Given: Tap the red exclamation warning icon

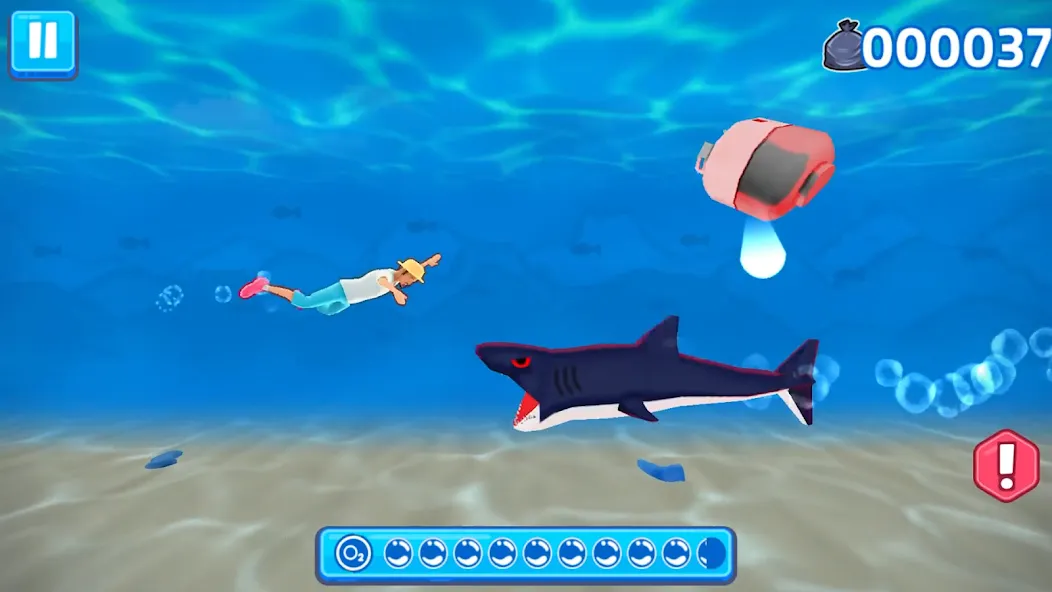Looking at the screenshot, I should [x=1006, y=465].
